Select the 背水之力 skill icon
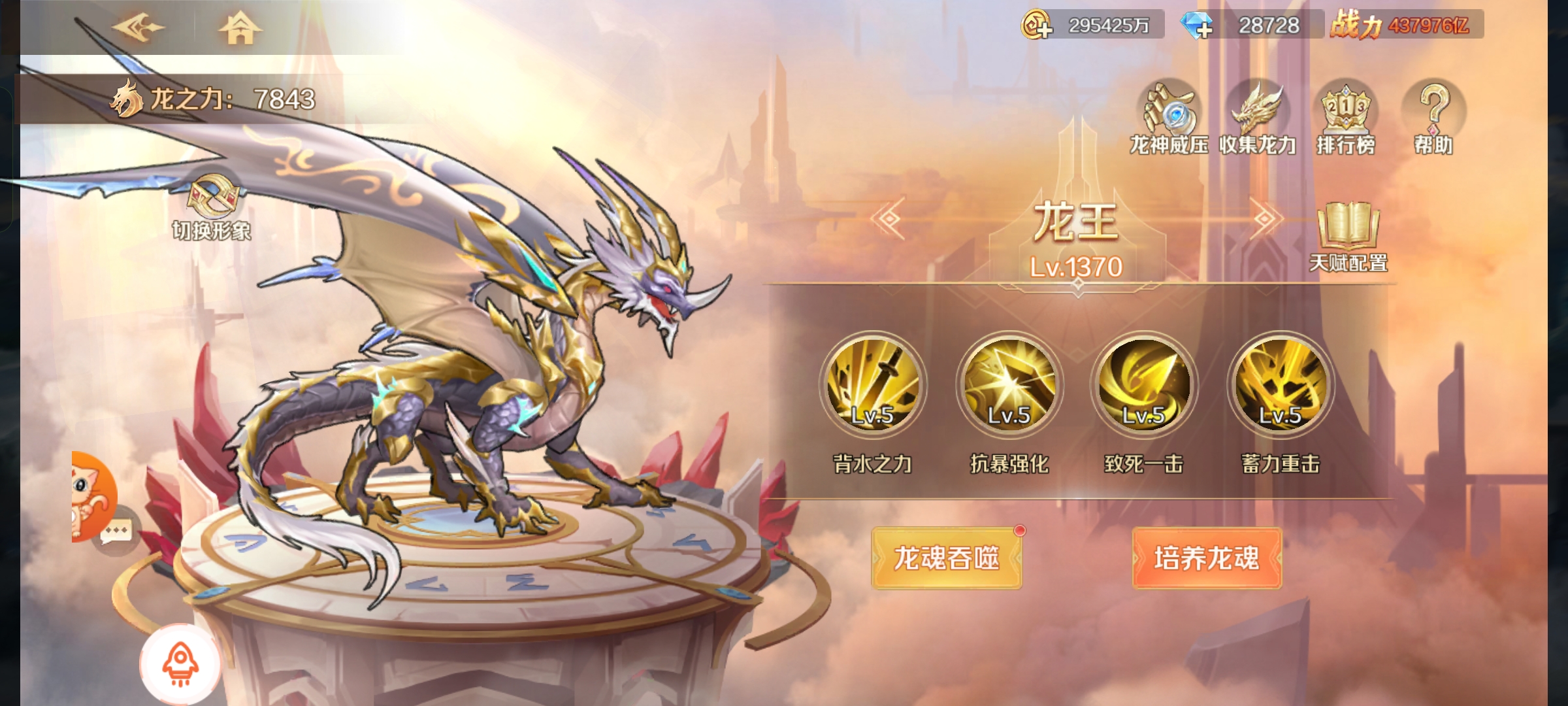The width and height of the screenshot is (1568, 706). point(872,384)
